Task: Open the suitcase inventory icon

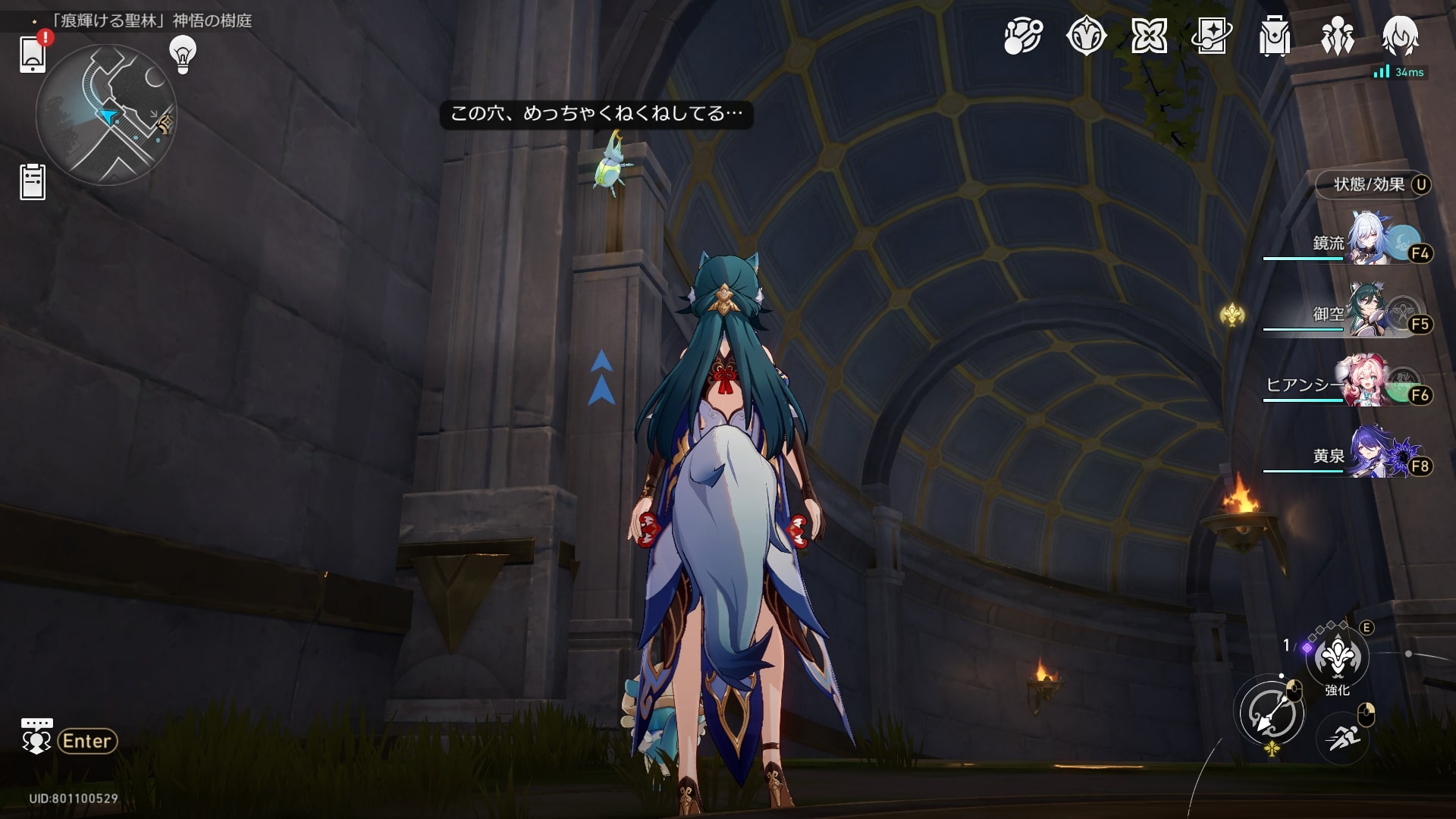Action: [1274, 36]
